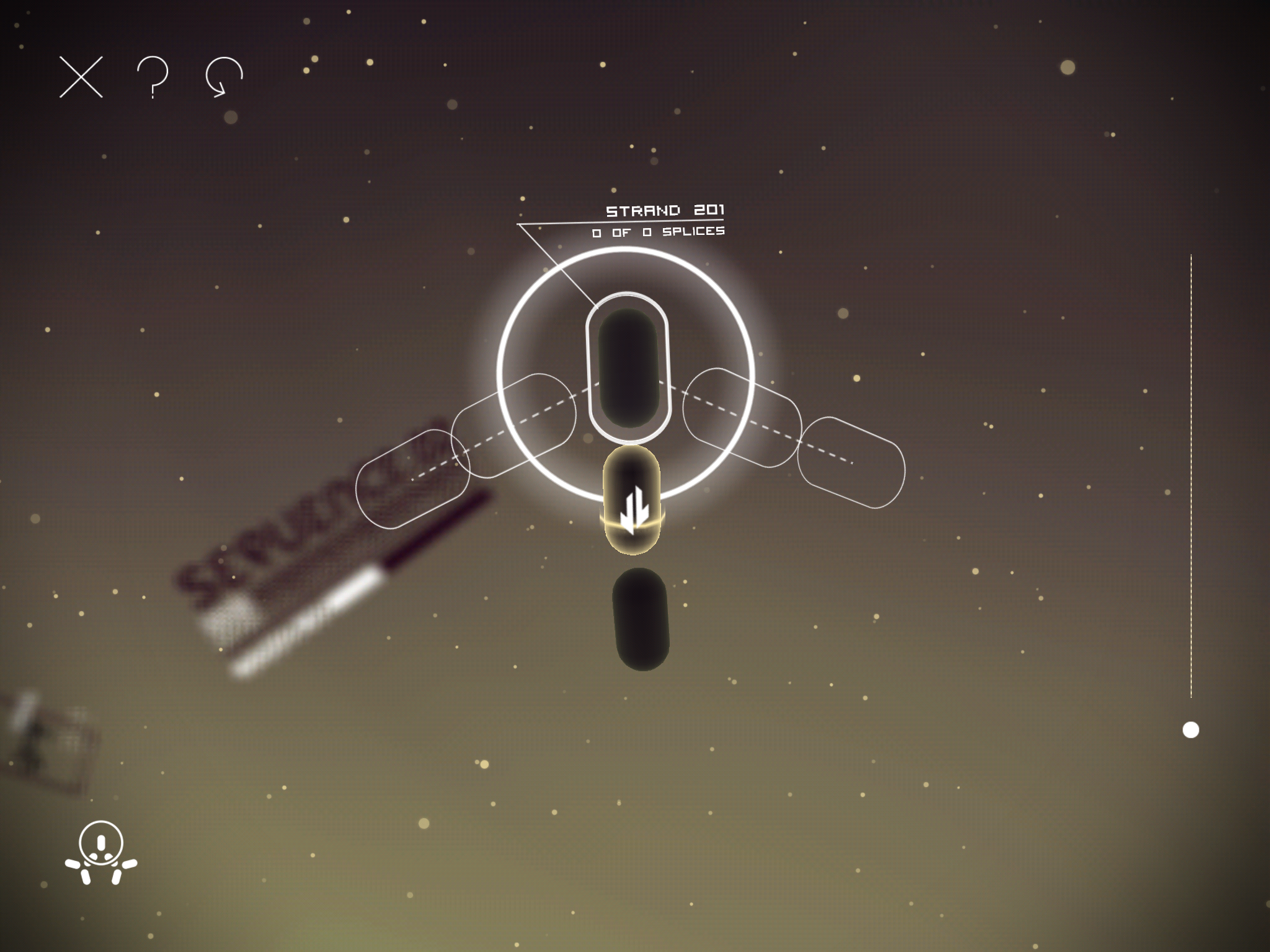
Task: Click the white dot on the progress line
Action: pyautogui.click(x=1191, y=730)
